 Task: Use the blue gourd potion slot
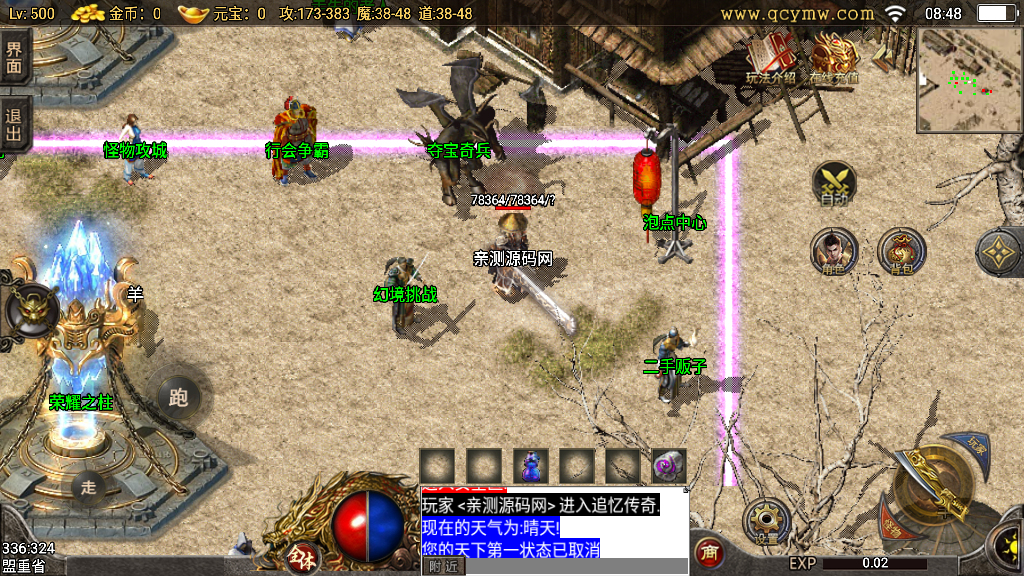tap(531, 465)
